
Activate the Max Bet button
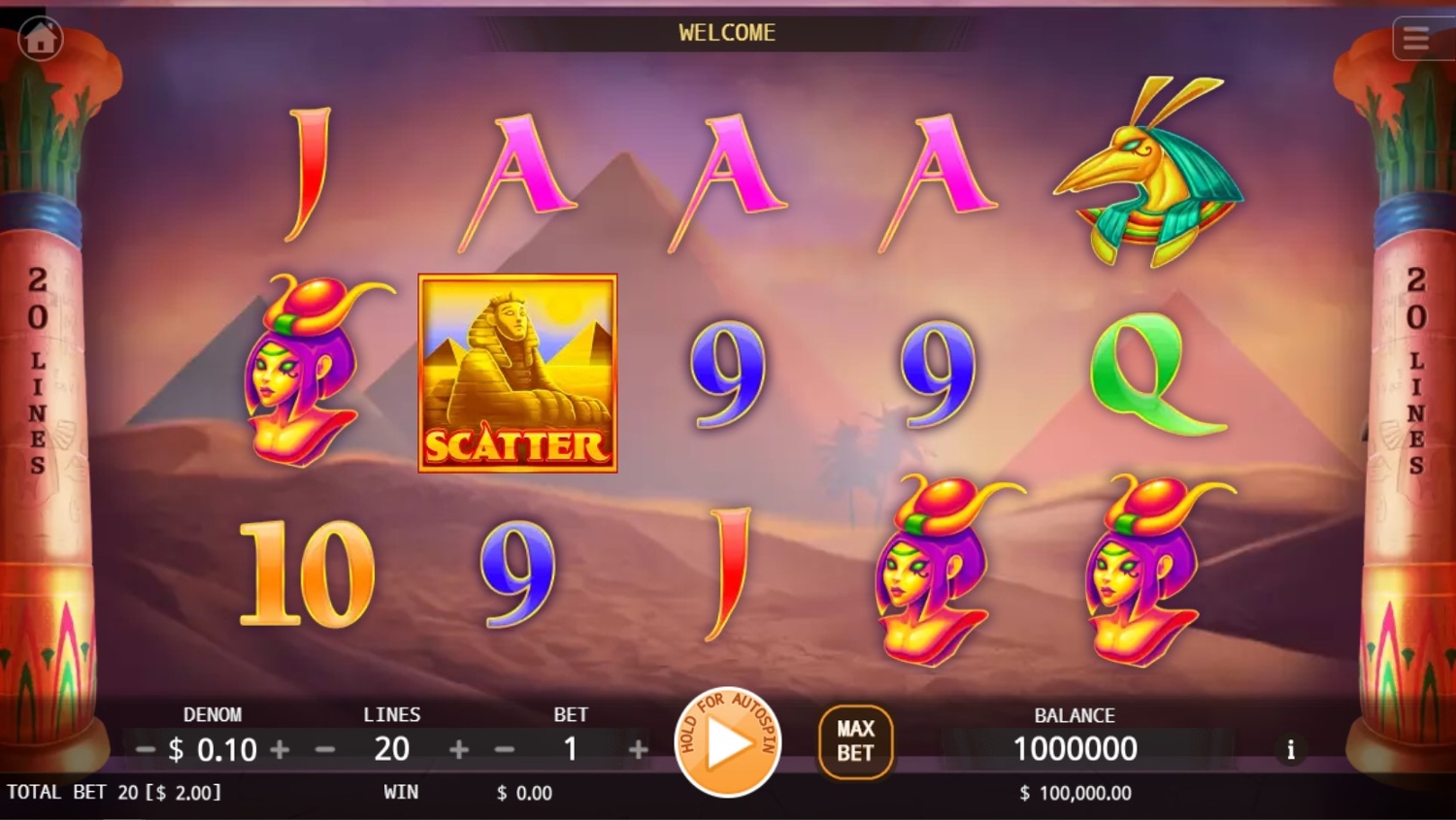tap(855, 741)
